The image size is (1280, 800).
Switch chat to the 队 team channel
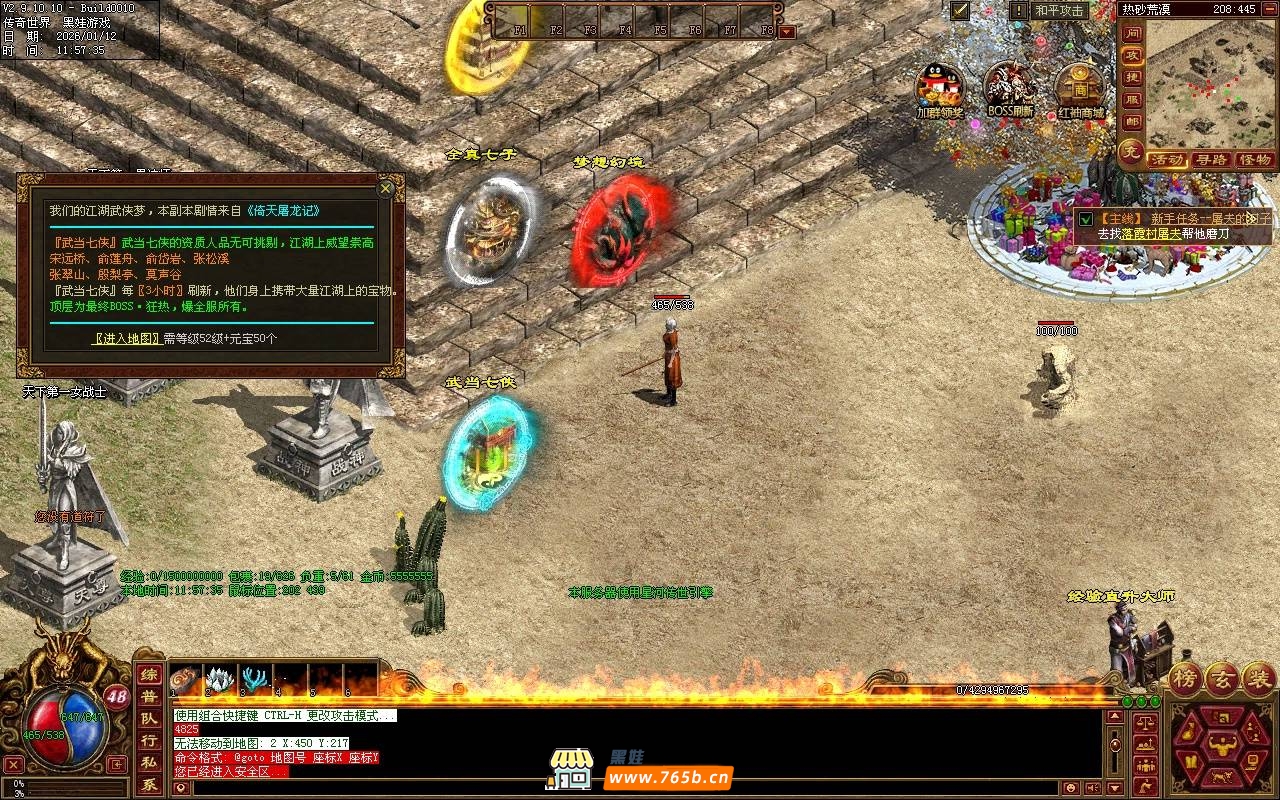pyautogui.click(x=149, y=719)
